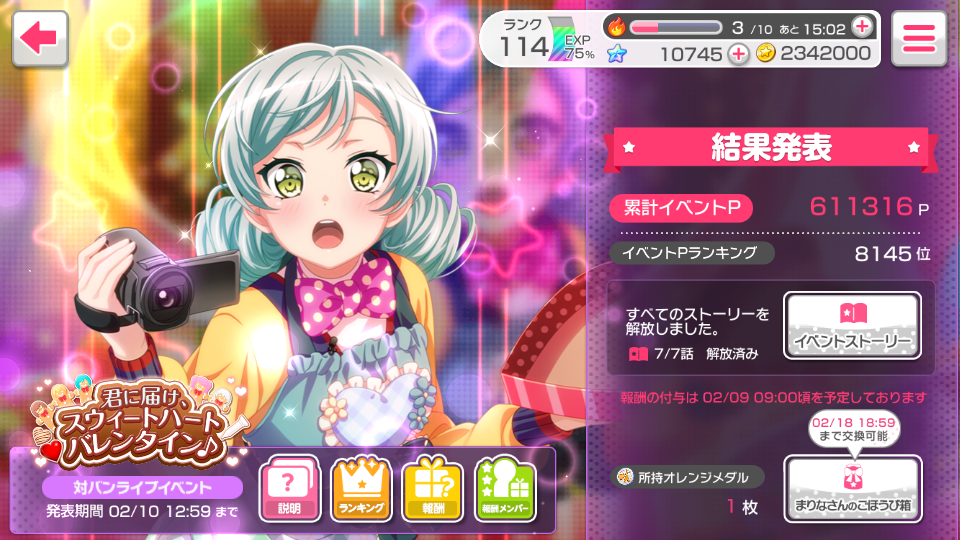960x540 pixels.
Task: Go back with the pink arrow button
Action: pos(40,39)
